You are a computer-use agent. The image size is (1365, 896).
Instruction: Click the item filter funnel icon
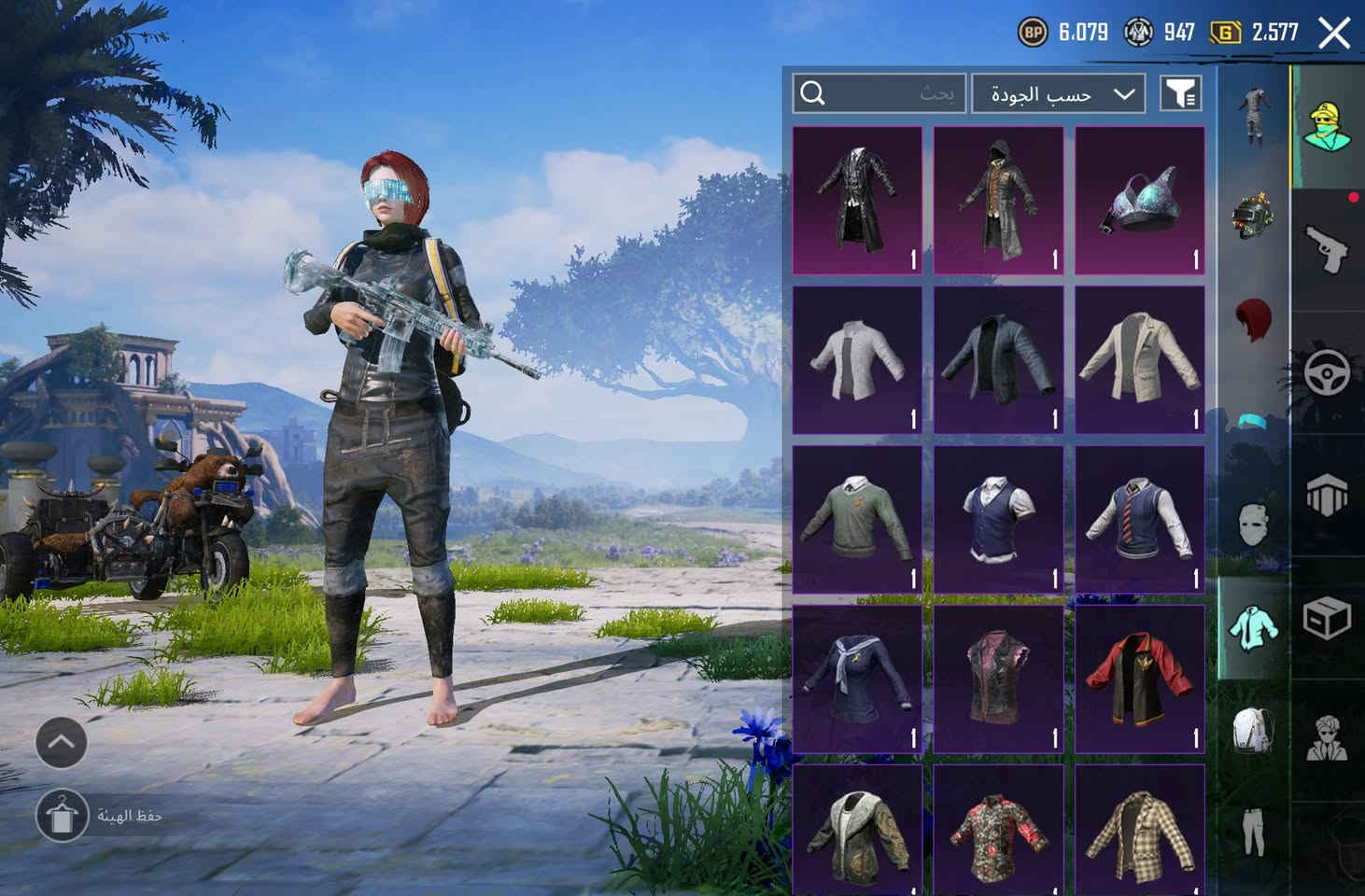pyautogui.click(x=1180, y=93)
